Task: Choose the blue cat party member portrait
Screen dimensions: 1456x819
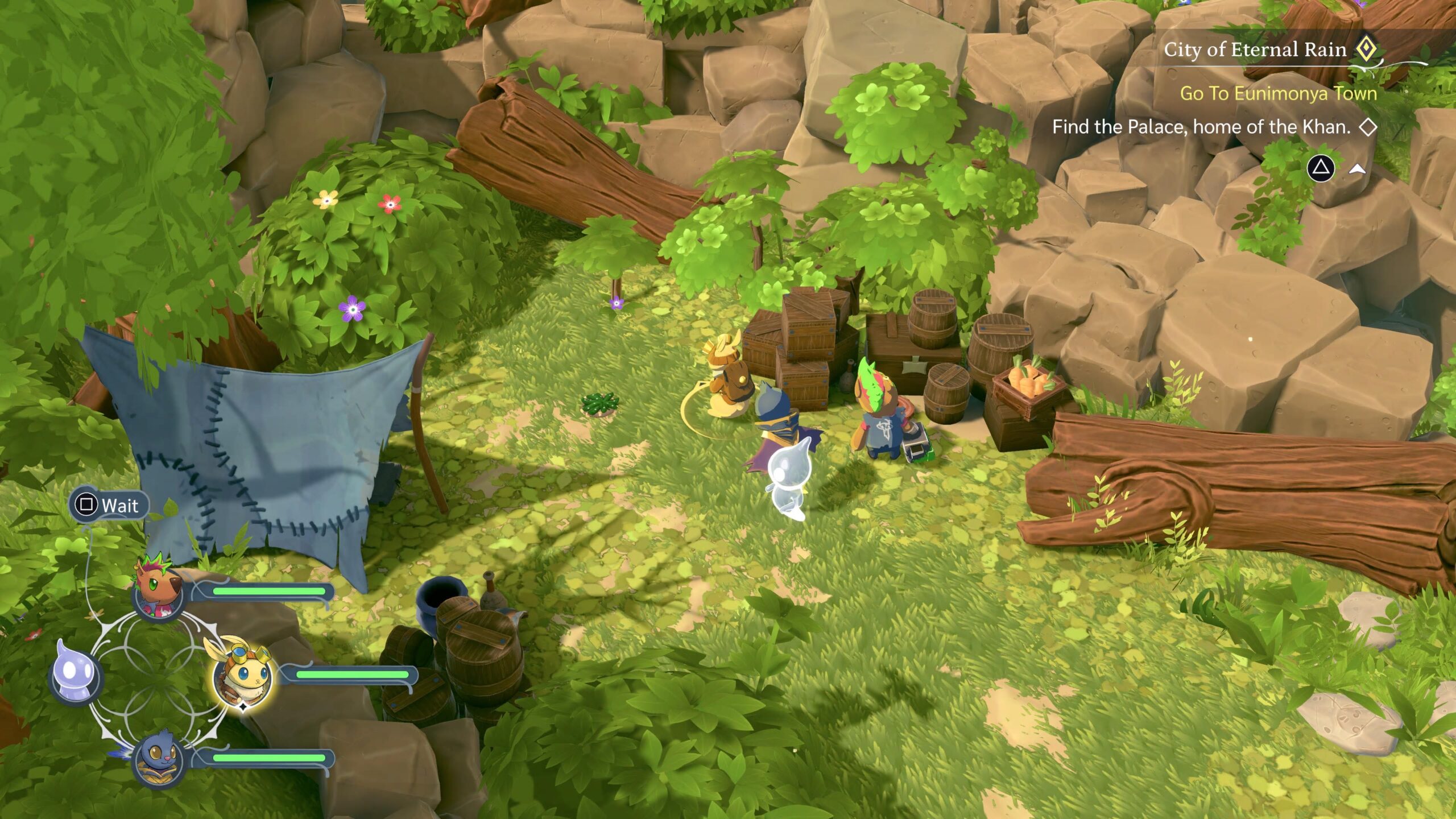Action: click(x=158, y=758)
